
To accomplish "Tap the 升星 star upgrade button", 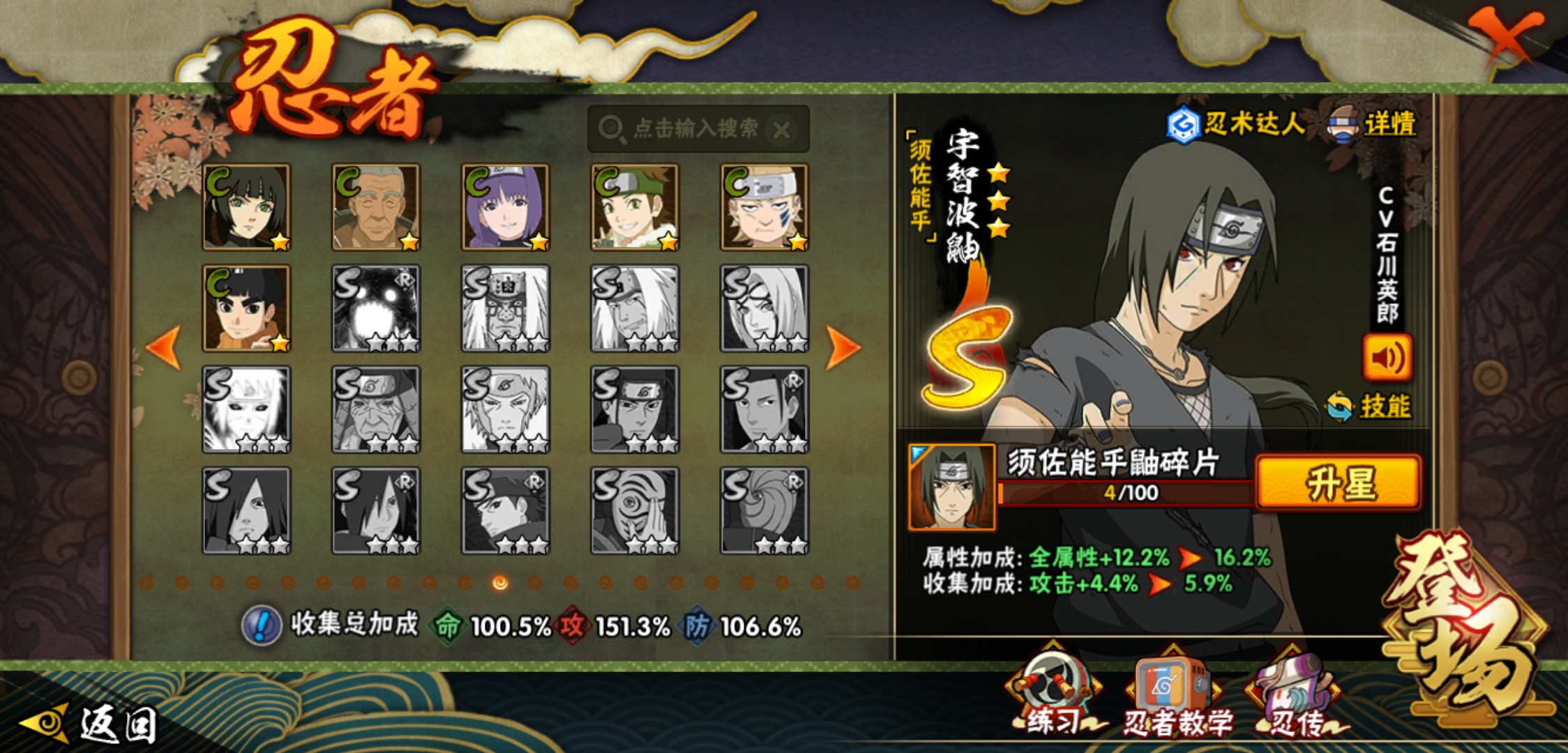I will click(x=1339, y=483).
